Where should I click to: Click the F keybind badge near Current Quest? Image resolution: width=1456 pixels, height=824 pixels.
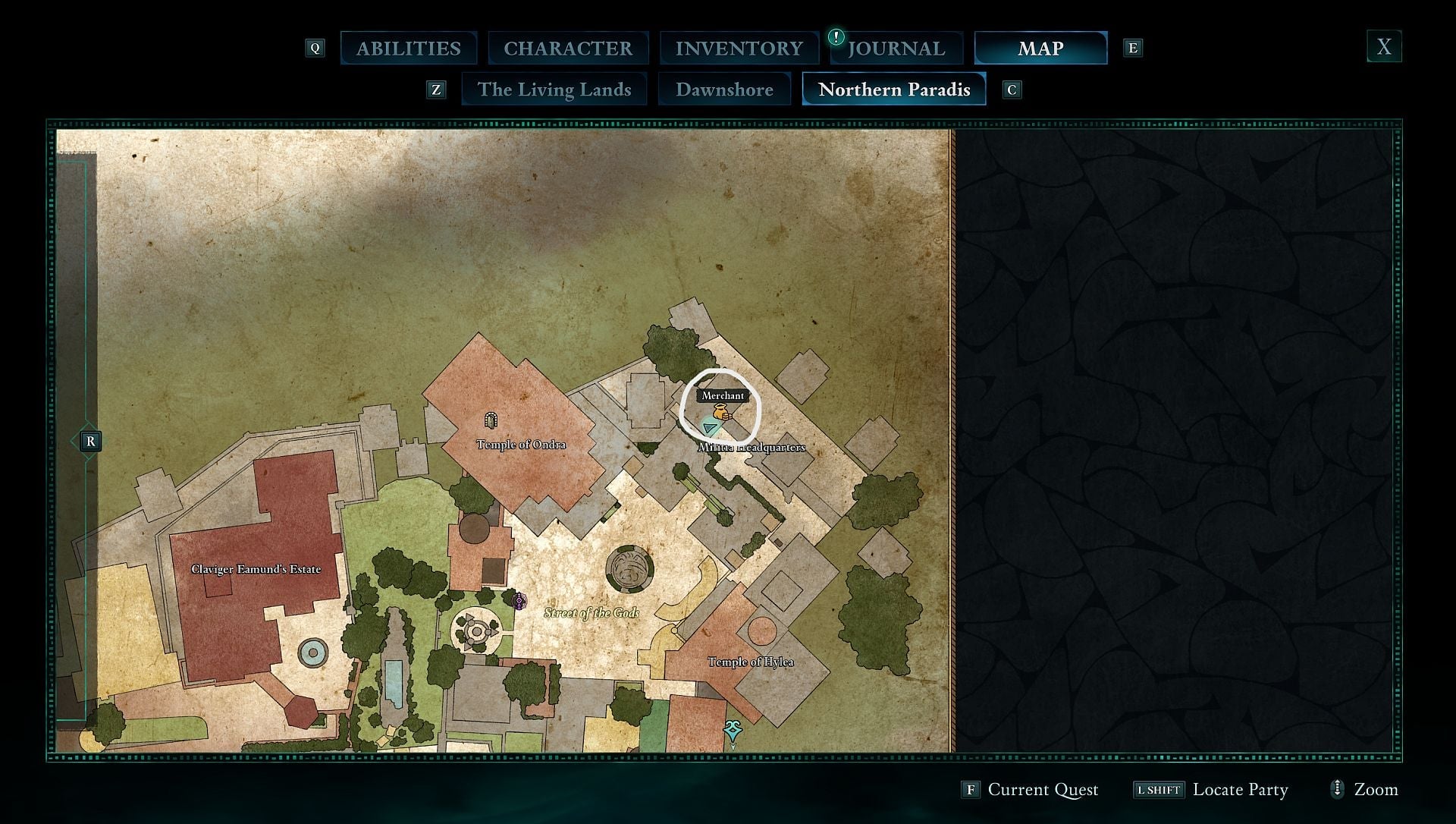coord(971,789)
